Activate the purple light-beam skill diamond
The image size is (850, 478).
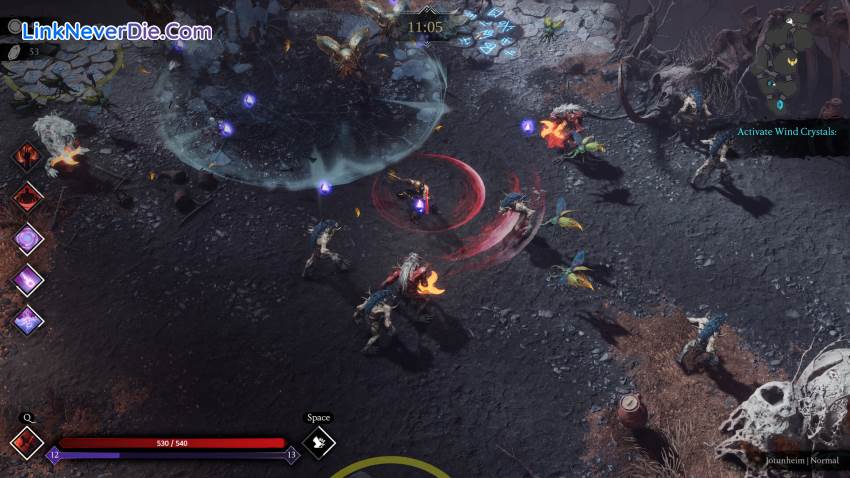(27, 280)
